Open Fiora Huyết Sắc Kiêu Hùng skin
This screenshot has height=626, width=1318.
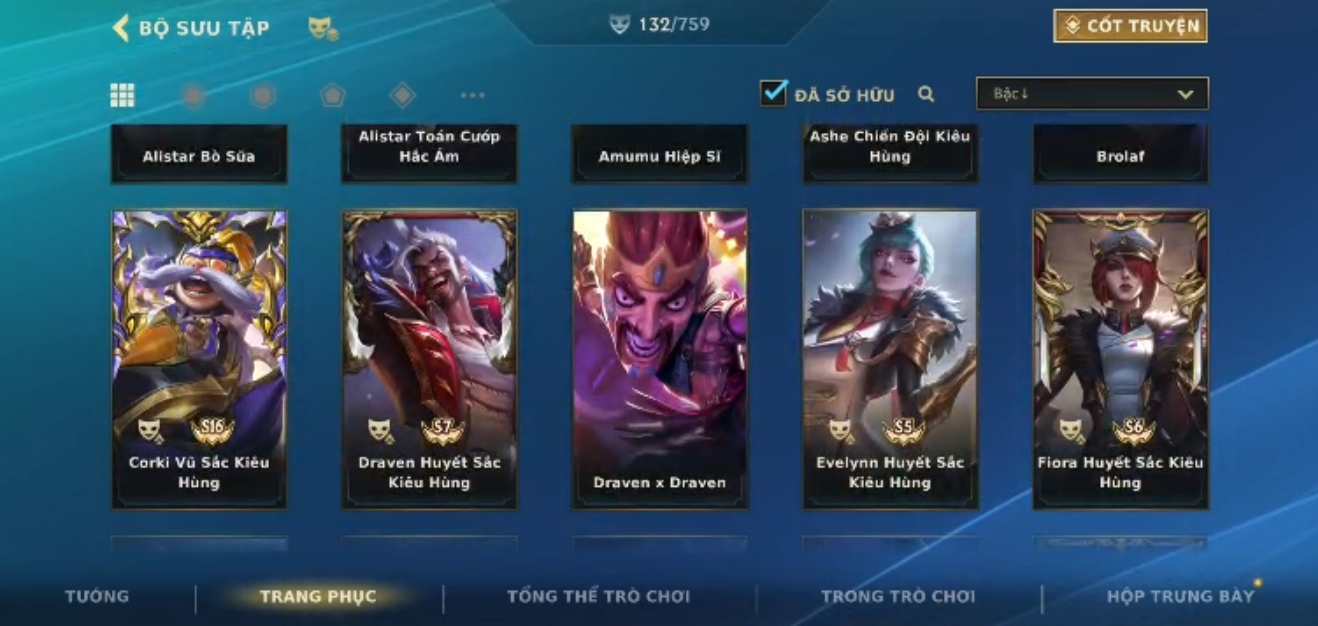(1120, 358)
